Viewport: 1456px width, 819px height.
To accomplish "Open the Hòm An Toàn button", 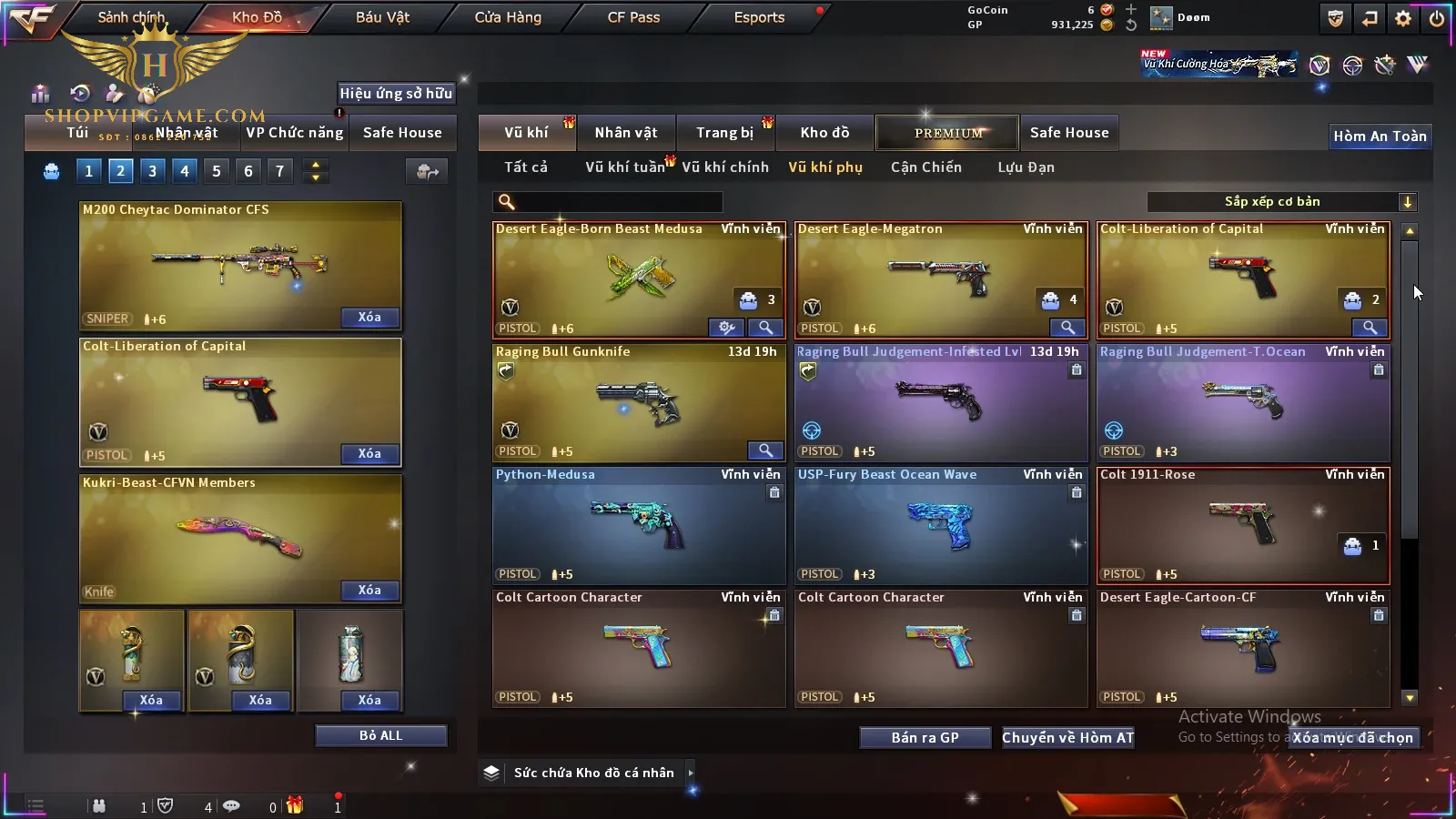I will tap(1380, 136).
